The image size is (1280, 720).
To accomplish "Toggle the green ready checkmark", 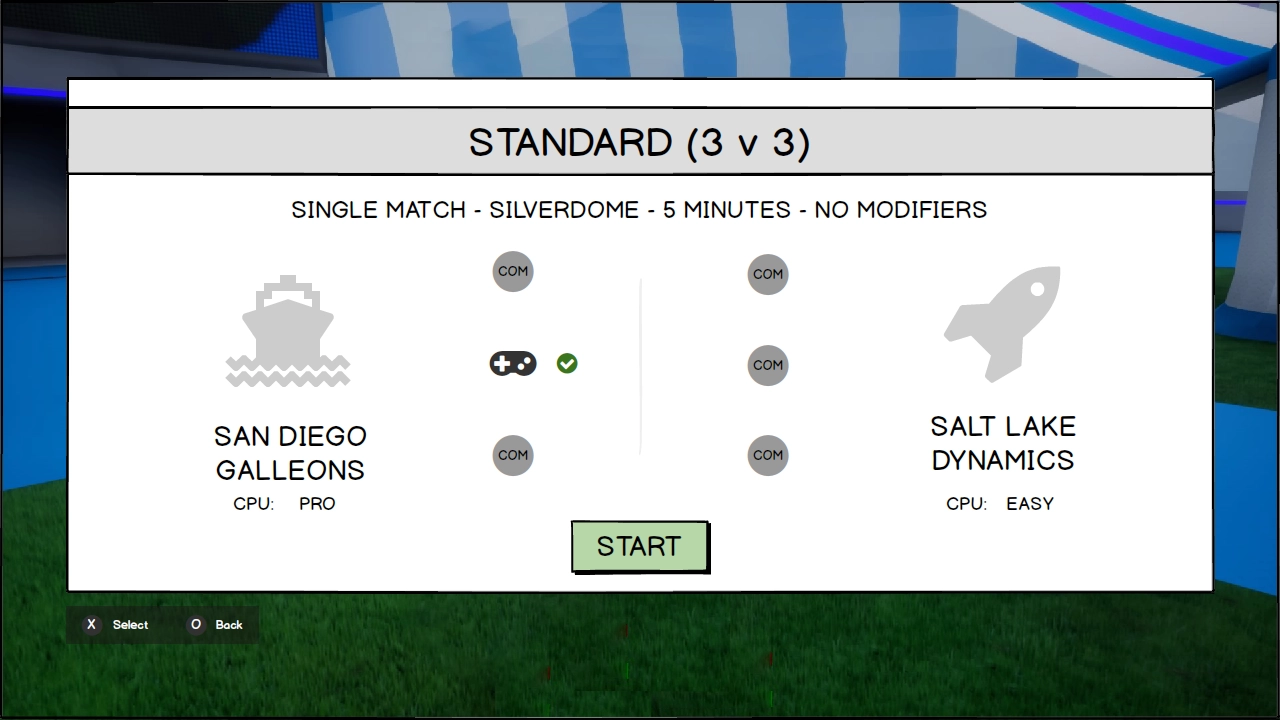I will pyautogui.click(x=567, y=364).
